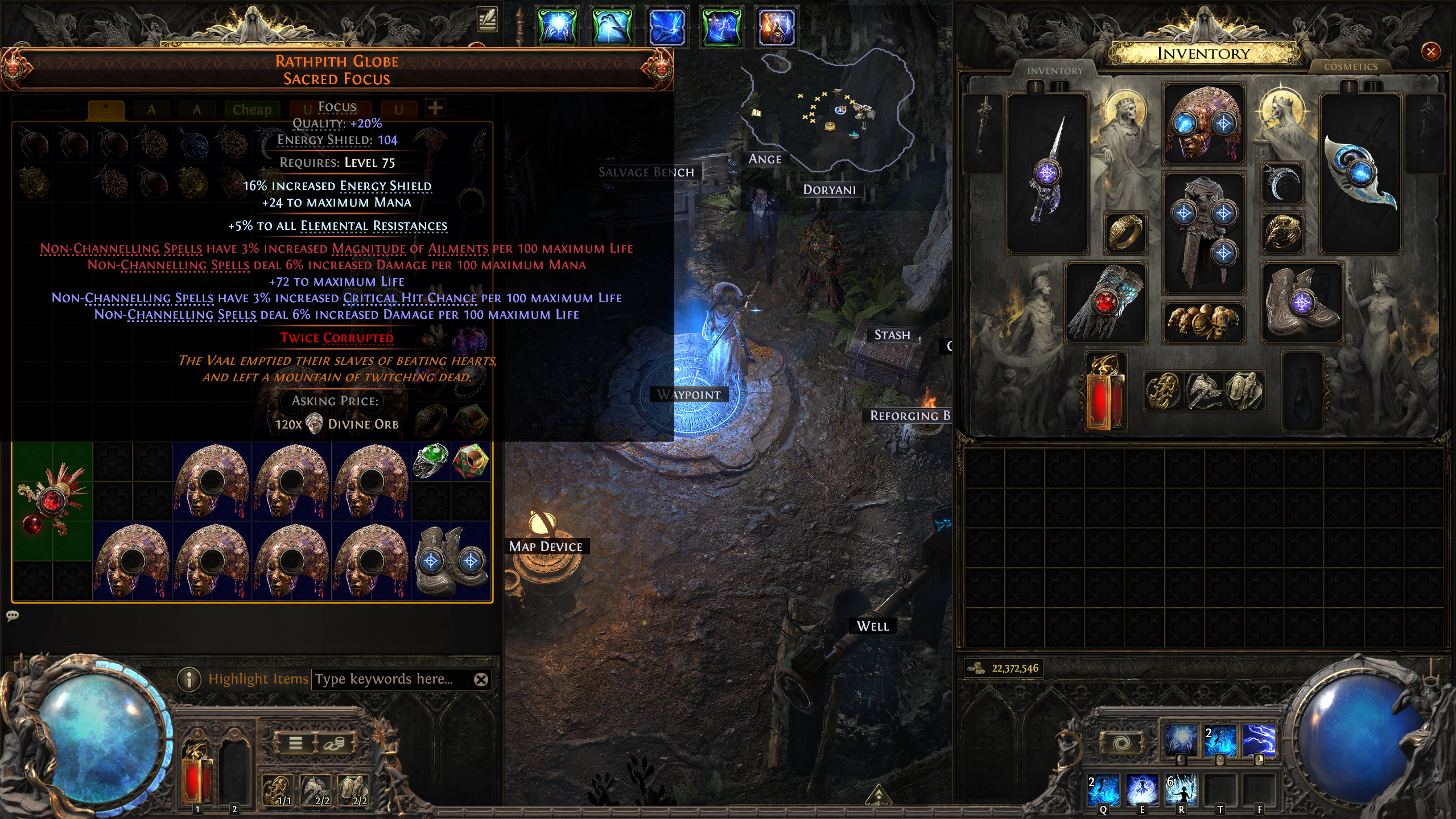Pick the green gem ring in stash
The width and height of the screenshot is (1456, 819).
431,461
